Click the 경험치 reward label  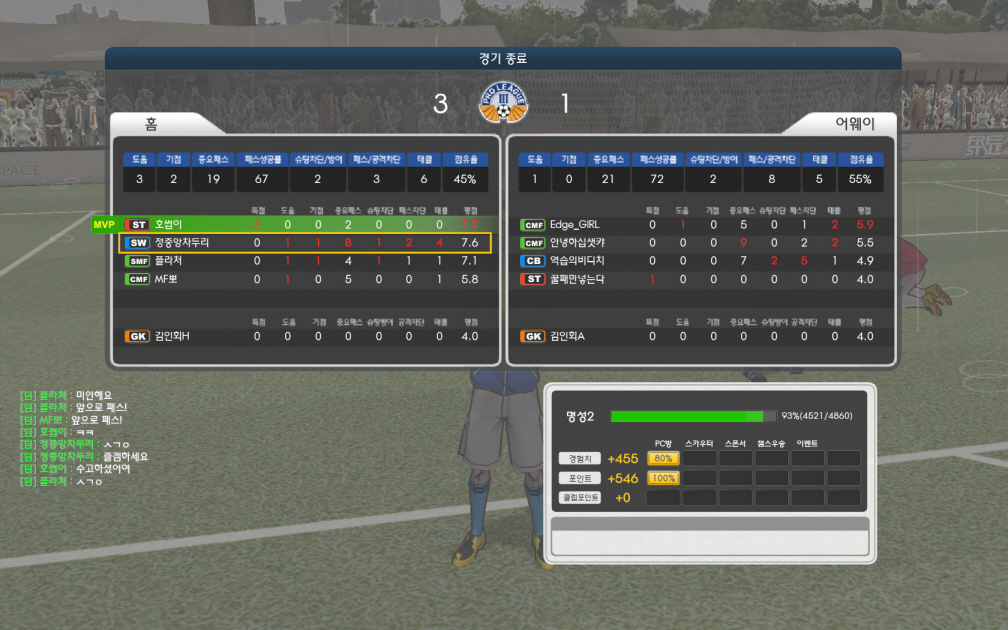coord(580,458)
